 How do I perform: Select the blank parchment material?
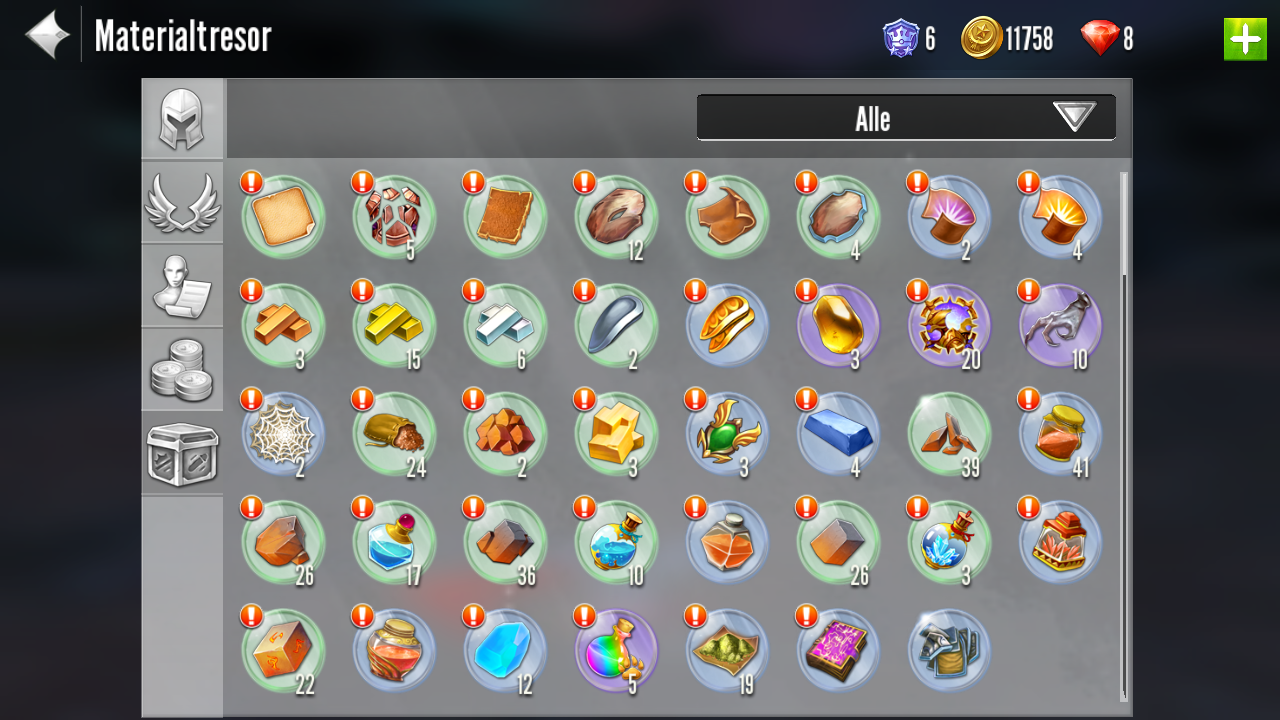[x=283, y=217]
